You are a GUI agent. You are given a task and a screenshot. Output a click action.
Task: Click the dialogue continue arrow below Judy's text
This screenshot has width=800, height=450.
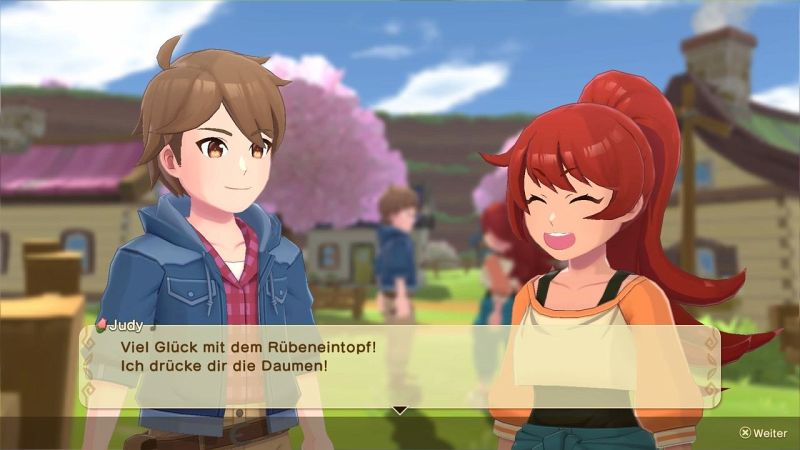tap(399, 410)
